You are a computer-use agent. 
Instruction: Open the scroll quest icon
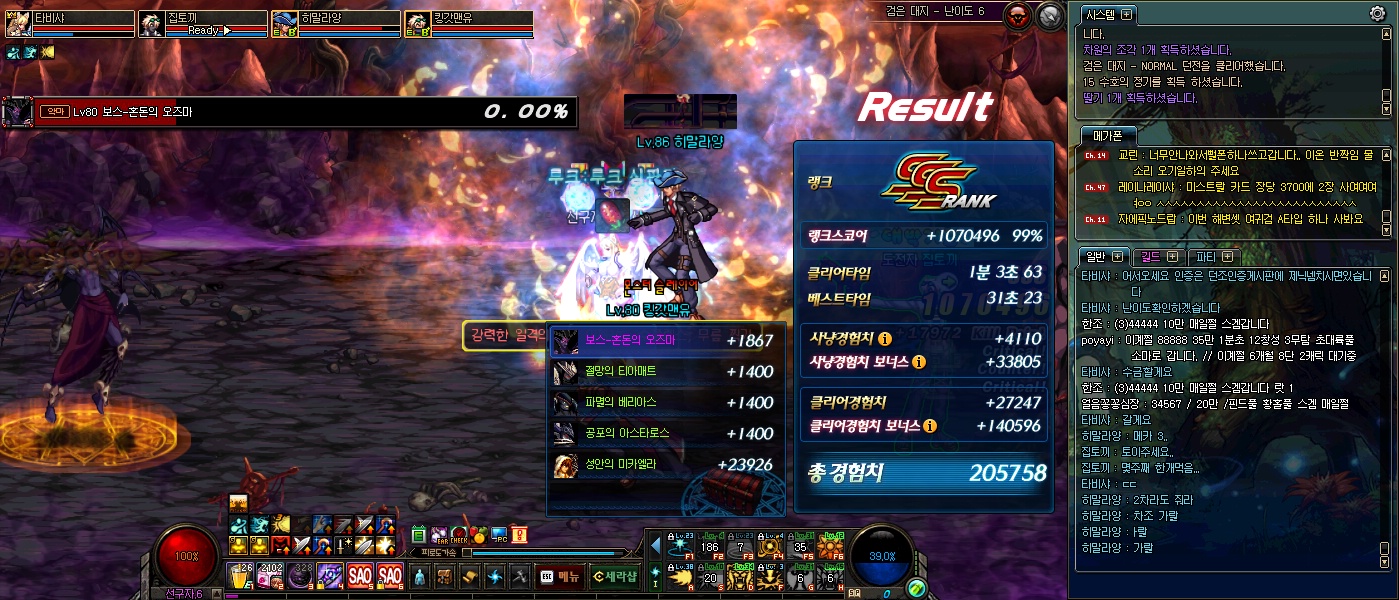click(x=469, y=576)
